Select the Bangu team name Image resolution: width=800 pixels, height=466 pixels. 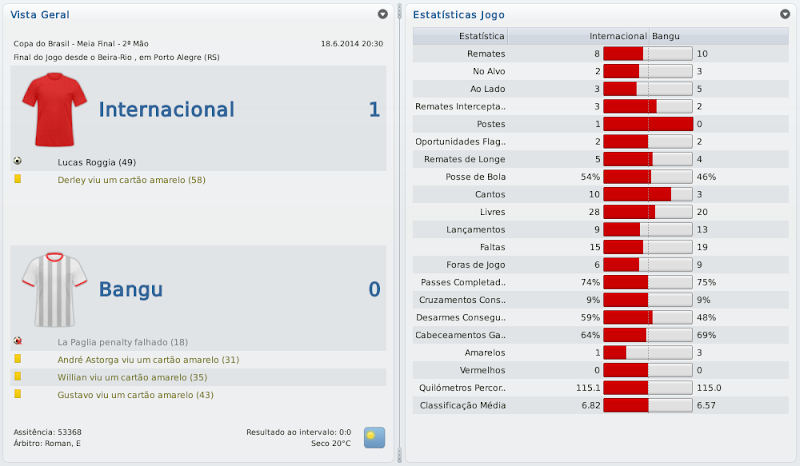[x=130, y=290]
